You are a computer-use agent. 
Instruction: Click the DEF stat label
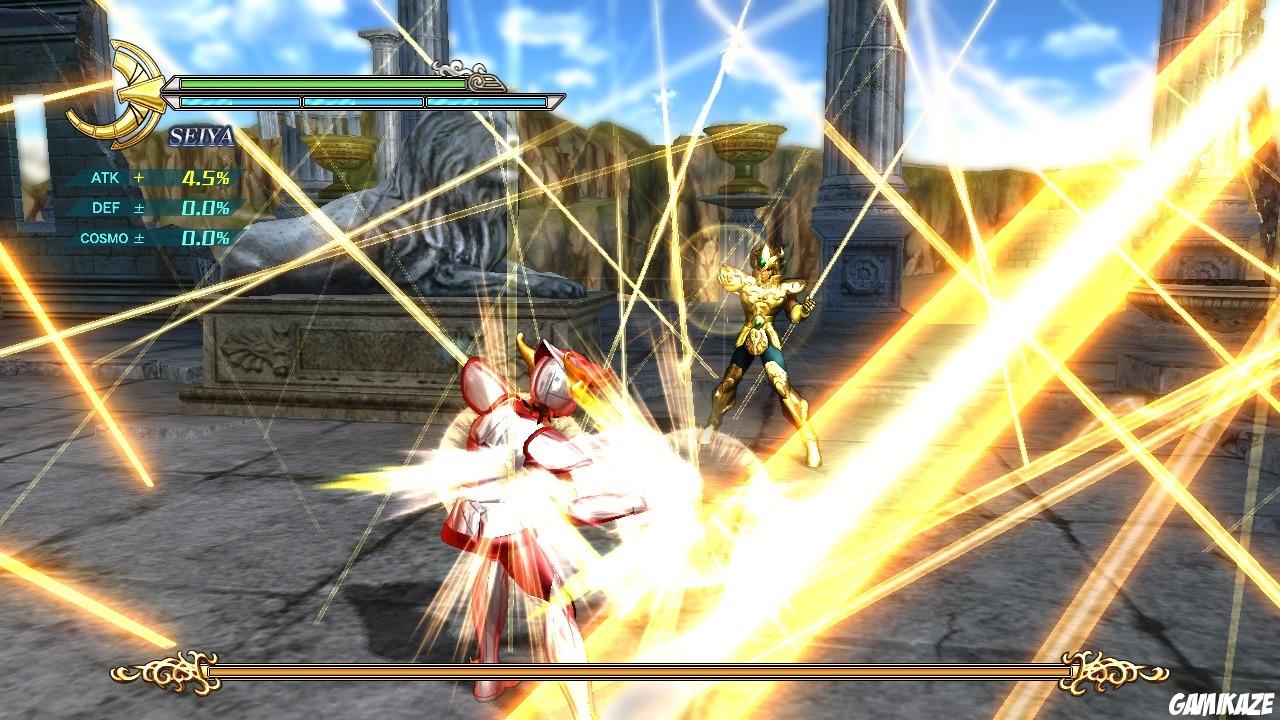pyautogui.click(x=107, y=207)
